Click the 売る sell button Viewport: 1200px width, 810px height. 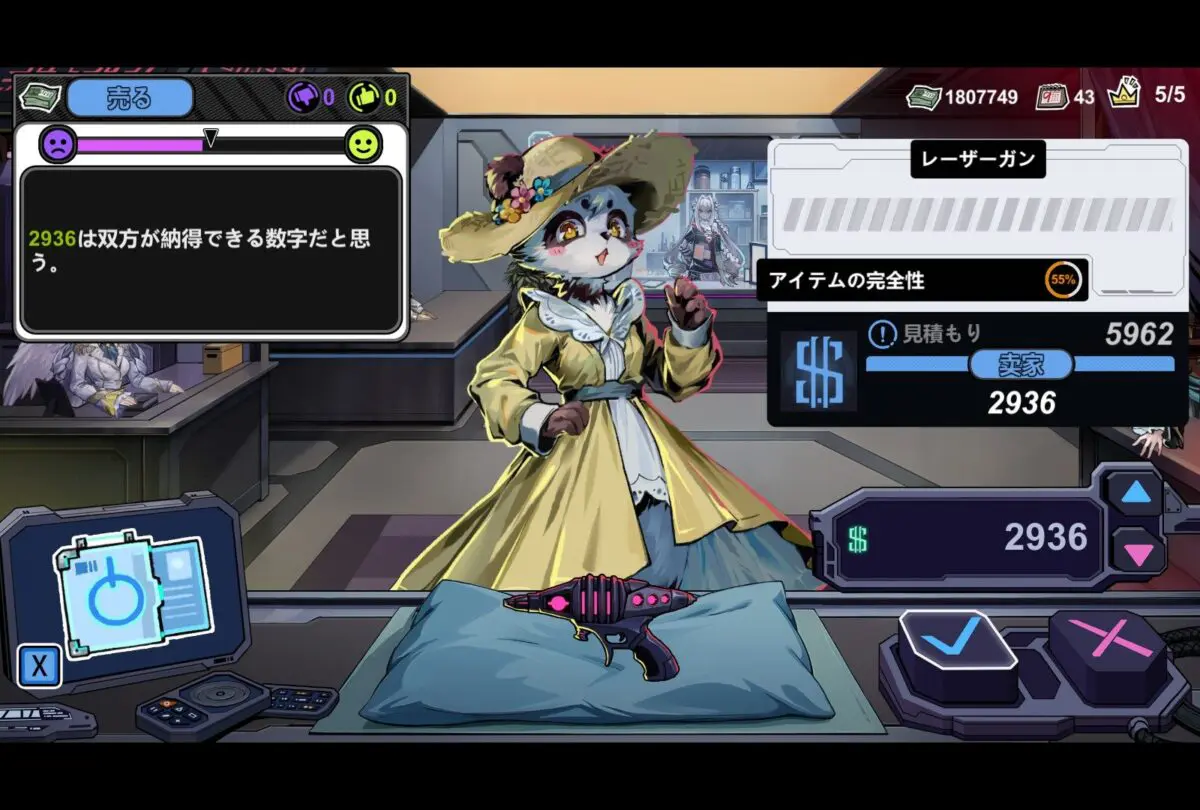click(x=130, y=98)
